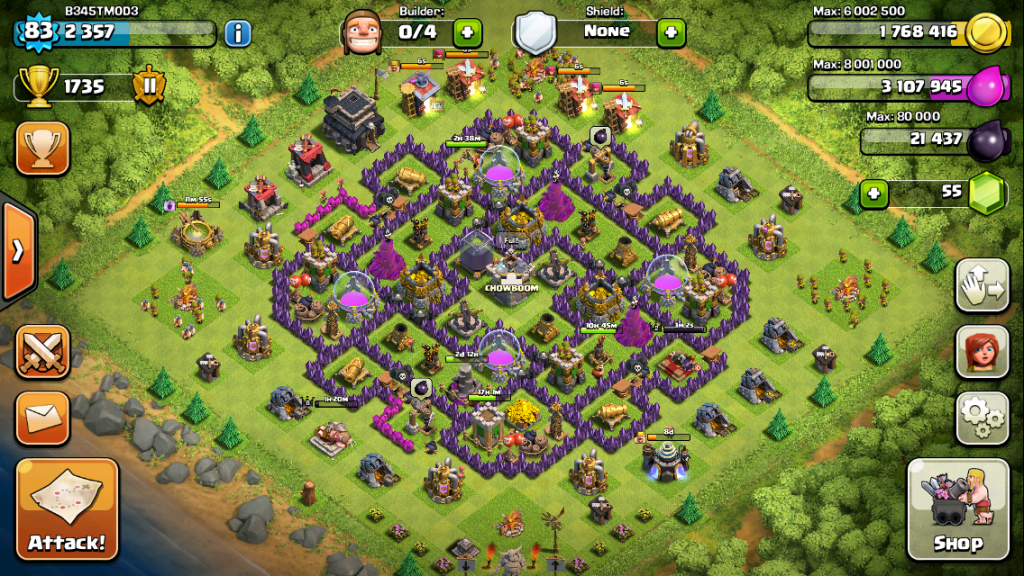Open the gear Settings button
Viewport: 1024px width, 576px height.
click(982, 417)
